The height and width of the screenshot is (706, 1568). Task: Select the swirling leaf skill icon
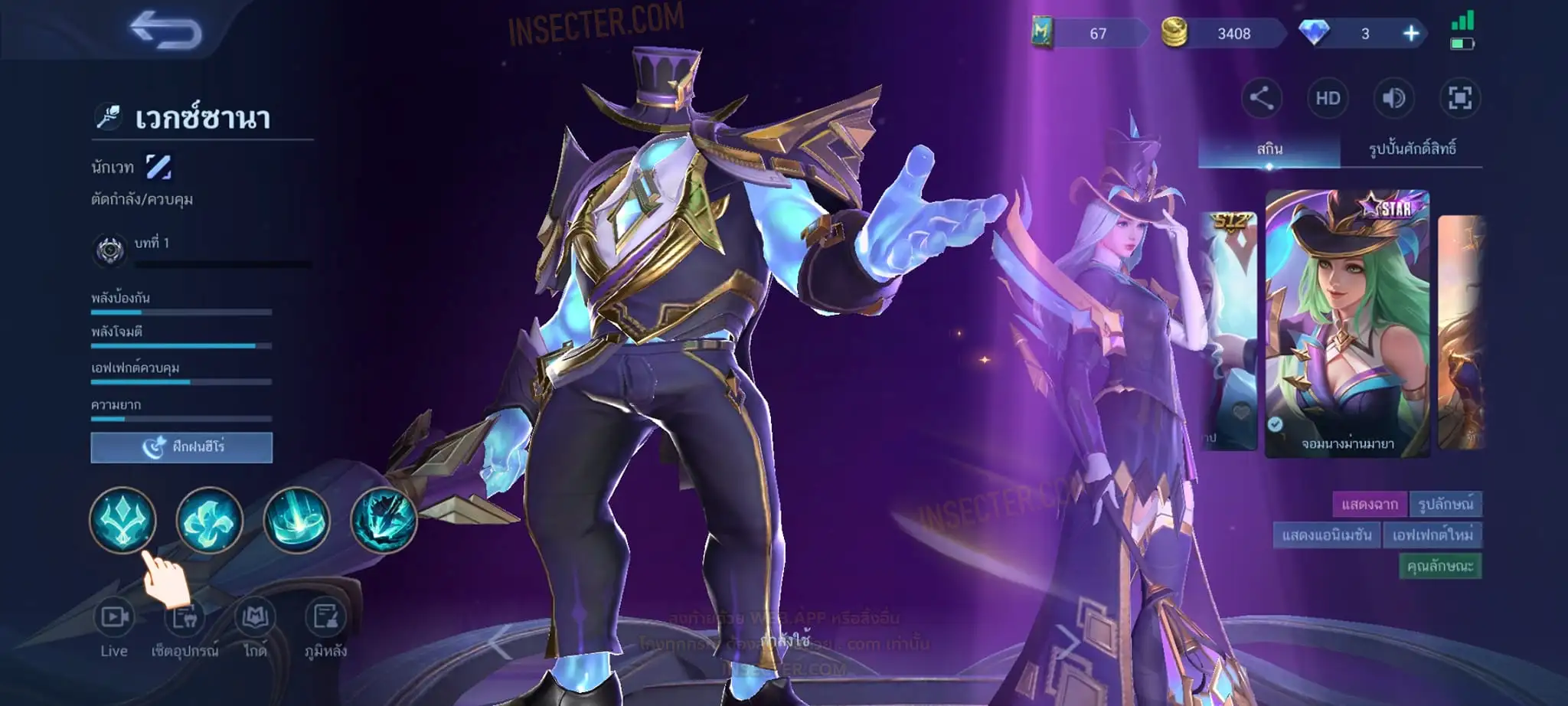(x=209, y=521)
